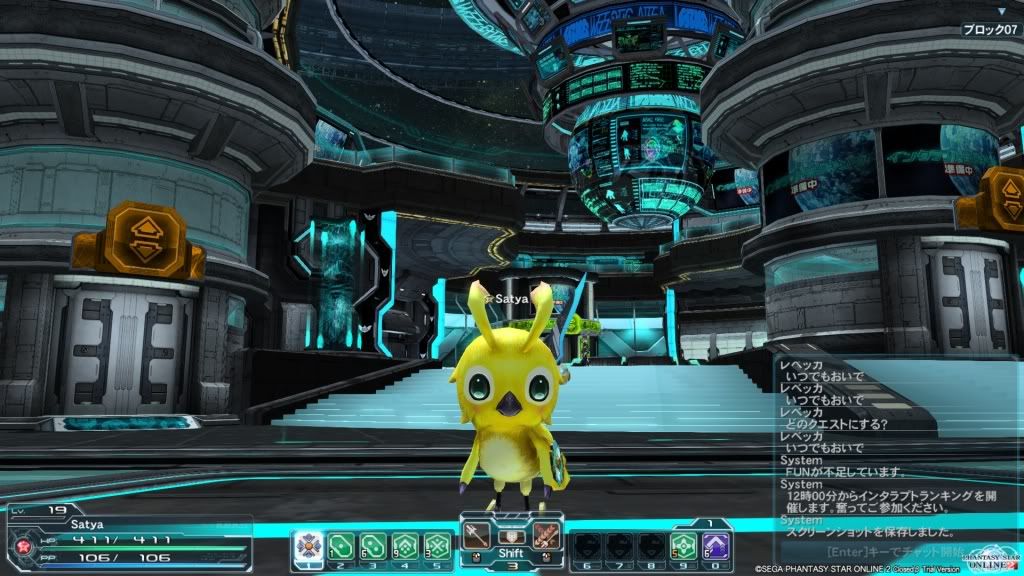Click the red class emblem beside the HP bar

19,547
